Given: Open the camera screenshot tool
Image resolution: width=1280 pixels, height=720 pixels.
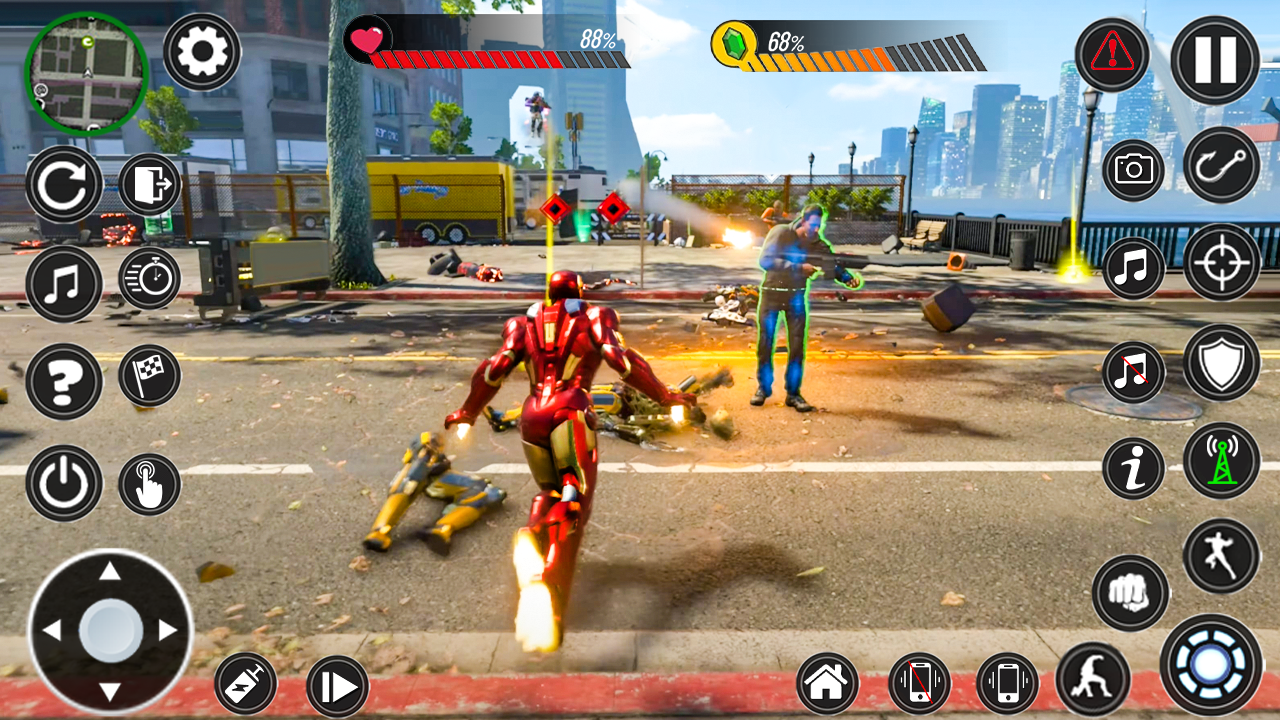Looking at the screenshot, I should (x=1133, y=170).
